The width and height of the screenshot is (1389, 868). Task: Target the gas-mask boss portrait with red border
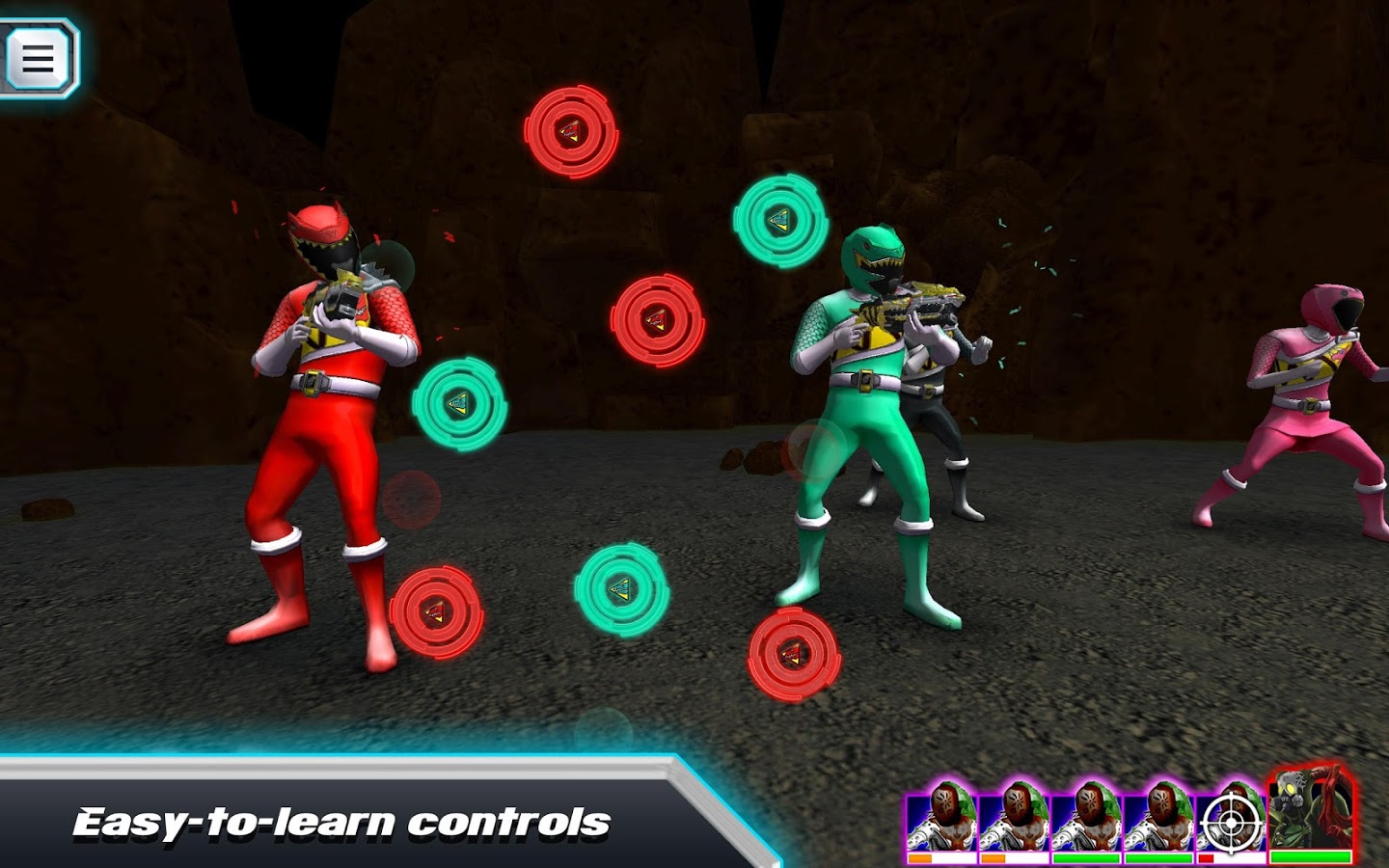pyautogui.click(x=1309, y=813)
